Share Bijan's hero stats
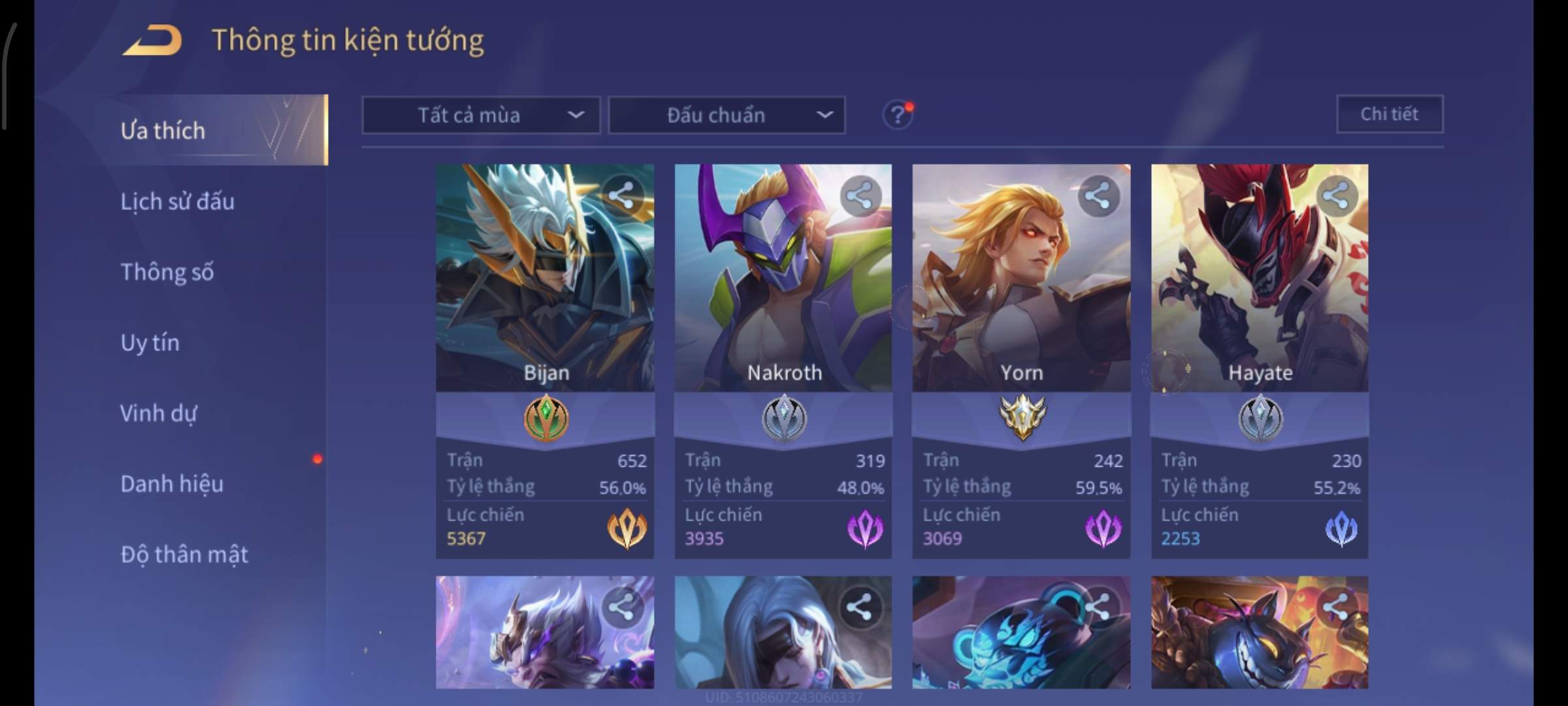 point(621,195)
